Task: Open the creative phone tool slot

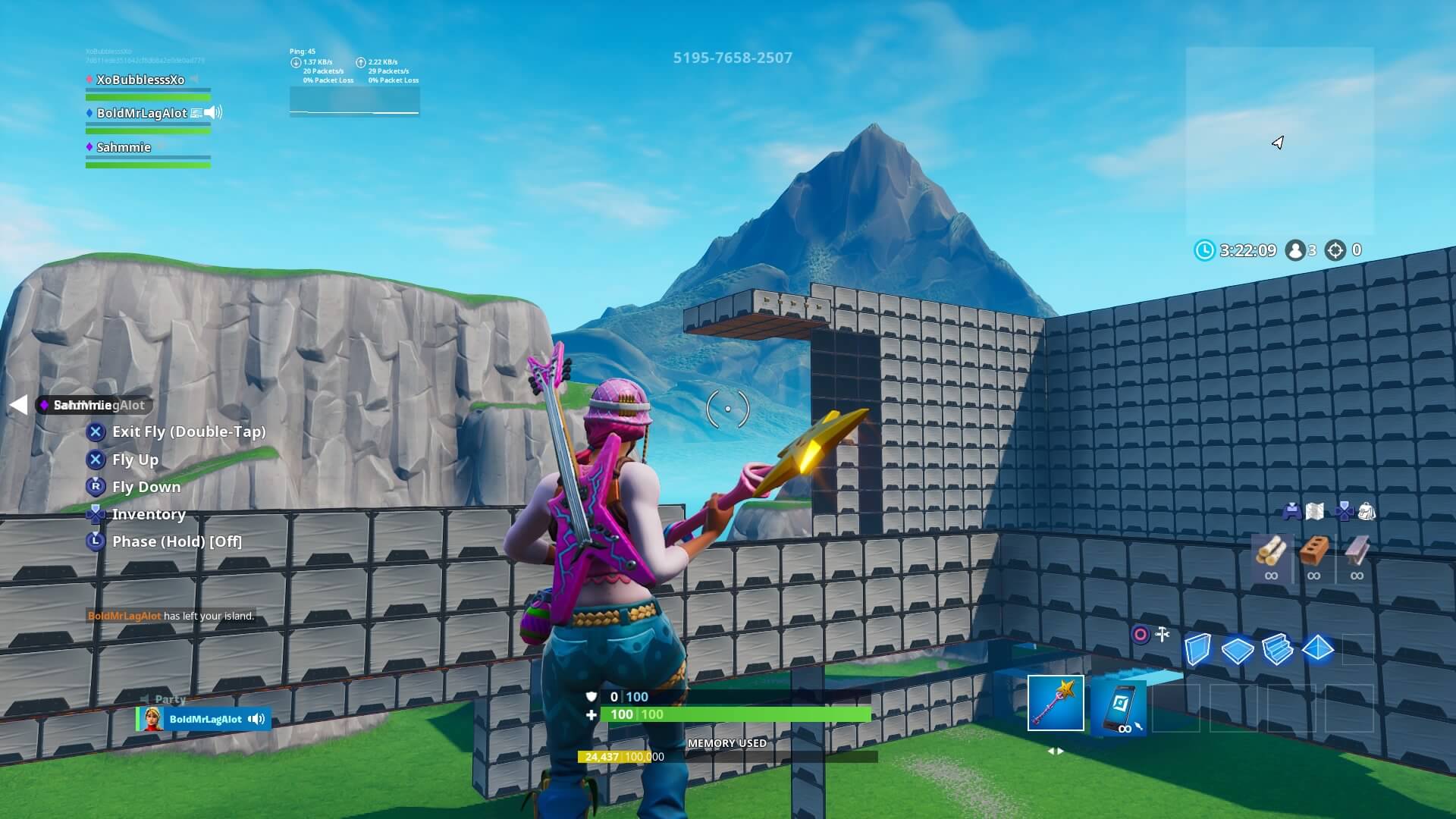Action: point(1120,705)
